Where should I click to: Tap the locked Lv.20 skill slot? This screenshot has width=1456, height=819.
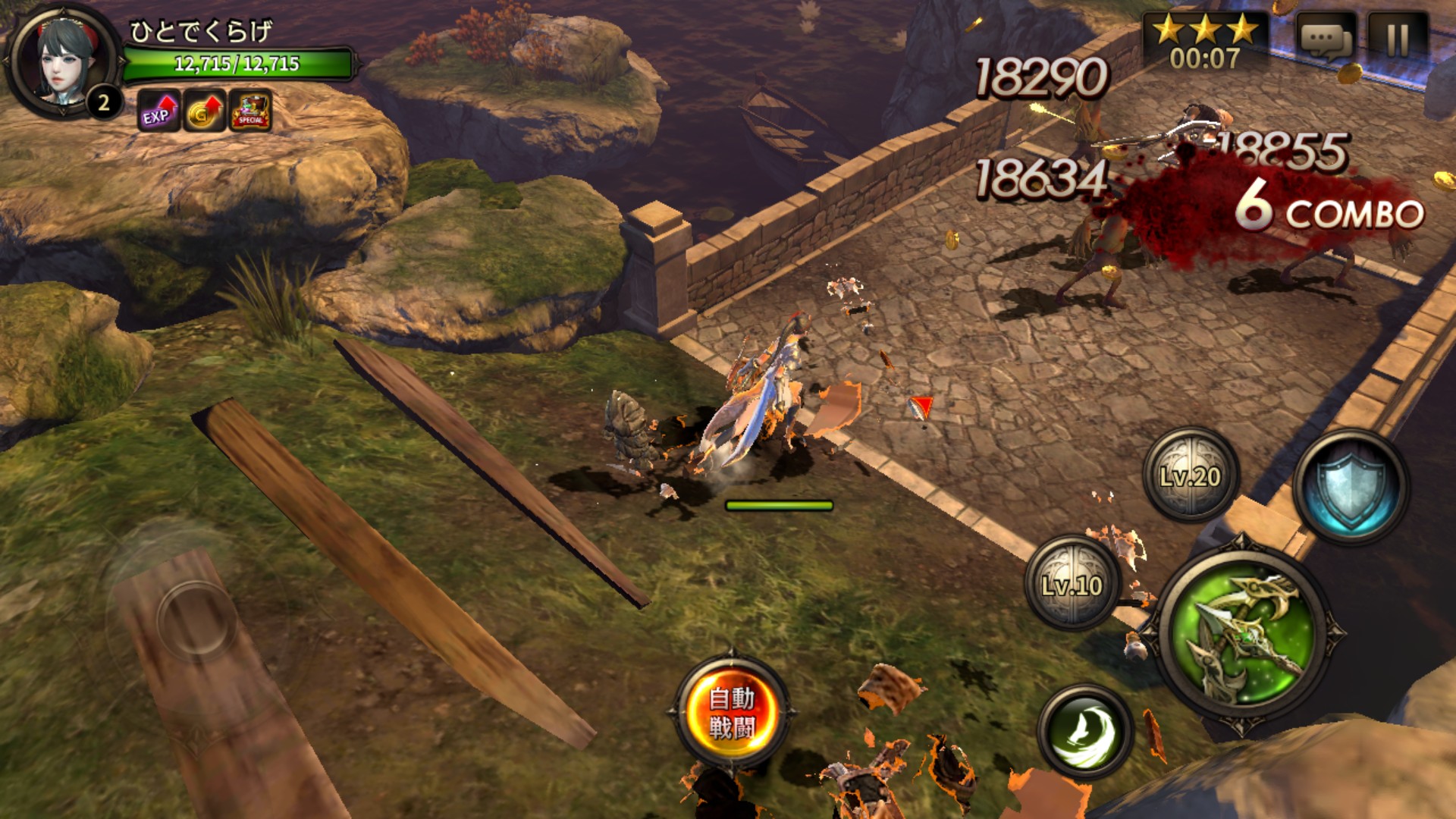[x=1191, y=475]
